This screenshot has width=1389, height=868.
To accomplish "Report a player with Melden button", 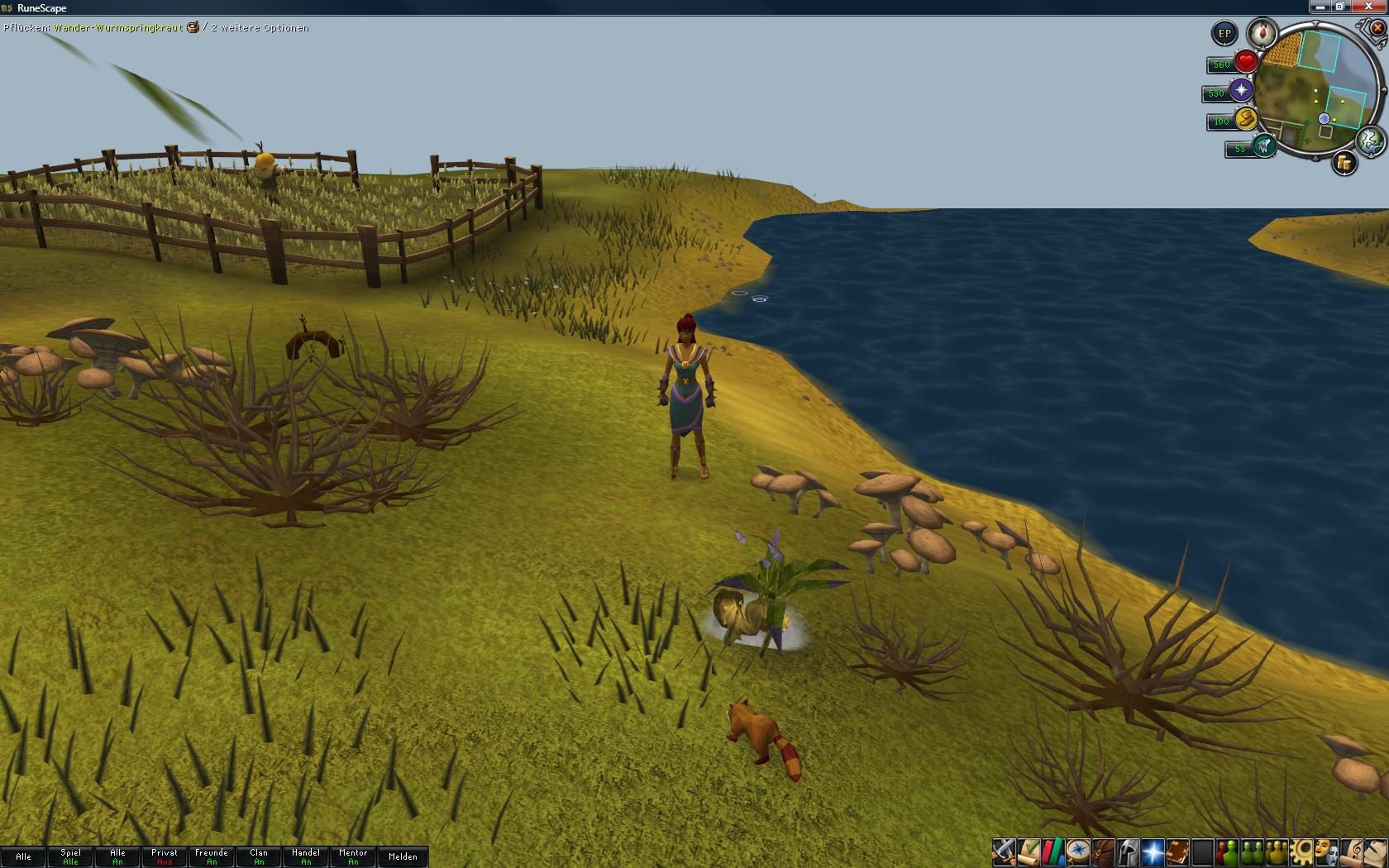I will pyautogui.click(x=403, y=856).
